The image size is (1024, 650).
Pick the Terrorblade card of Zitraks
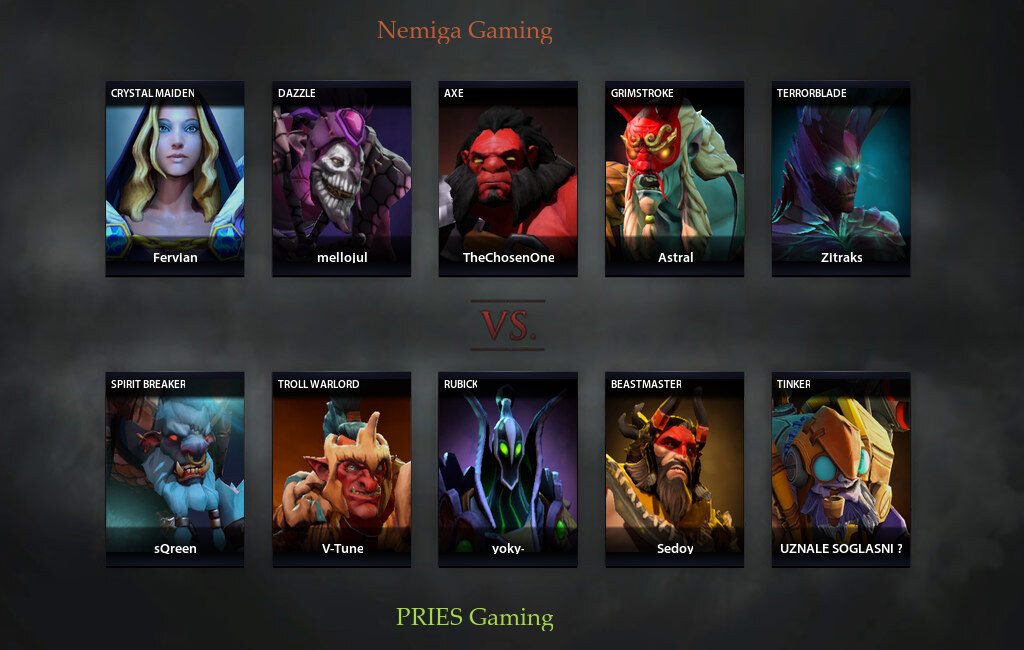(840, 178)
